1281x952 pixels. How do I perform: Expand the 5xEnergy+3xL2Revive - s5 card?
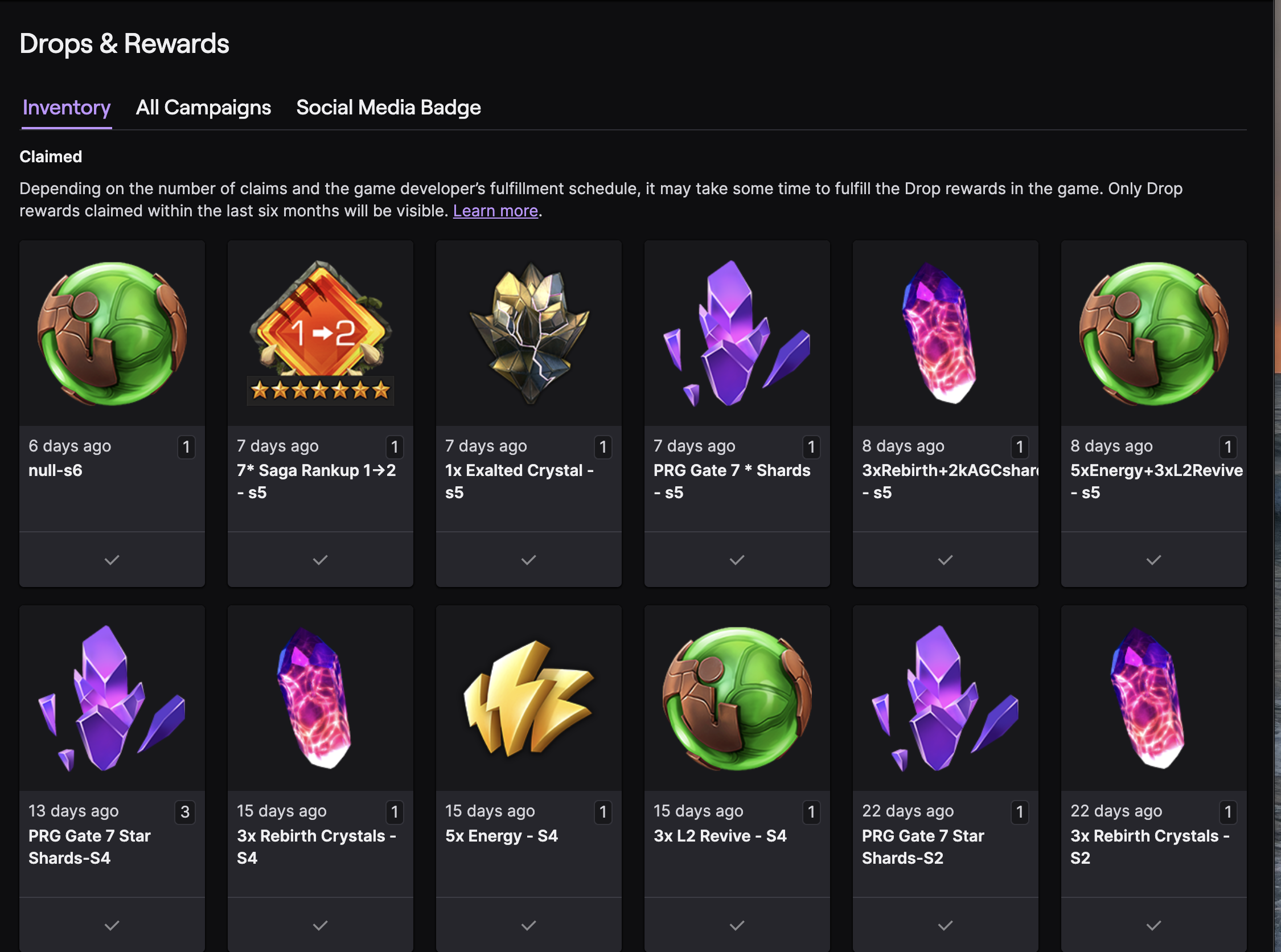[x=1153, y=559]
